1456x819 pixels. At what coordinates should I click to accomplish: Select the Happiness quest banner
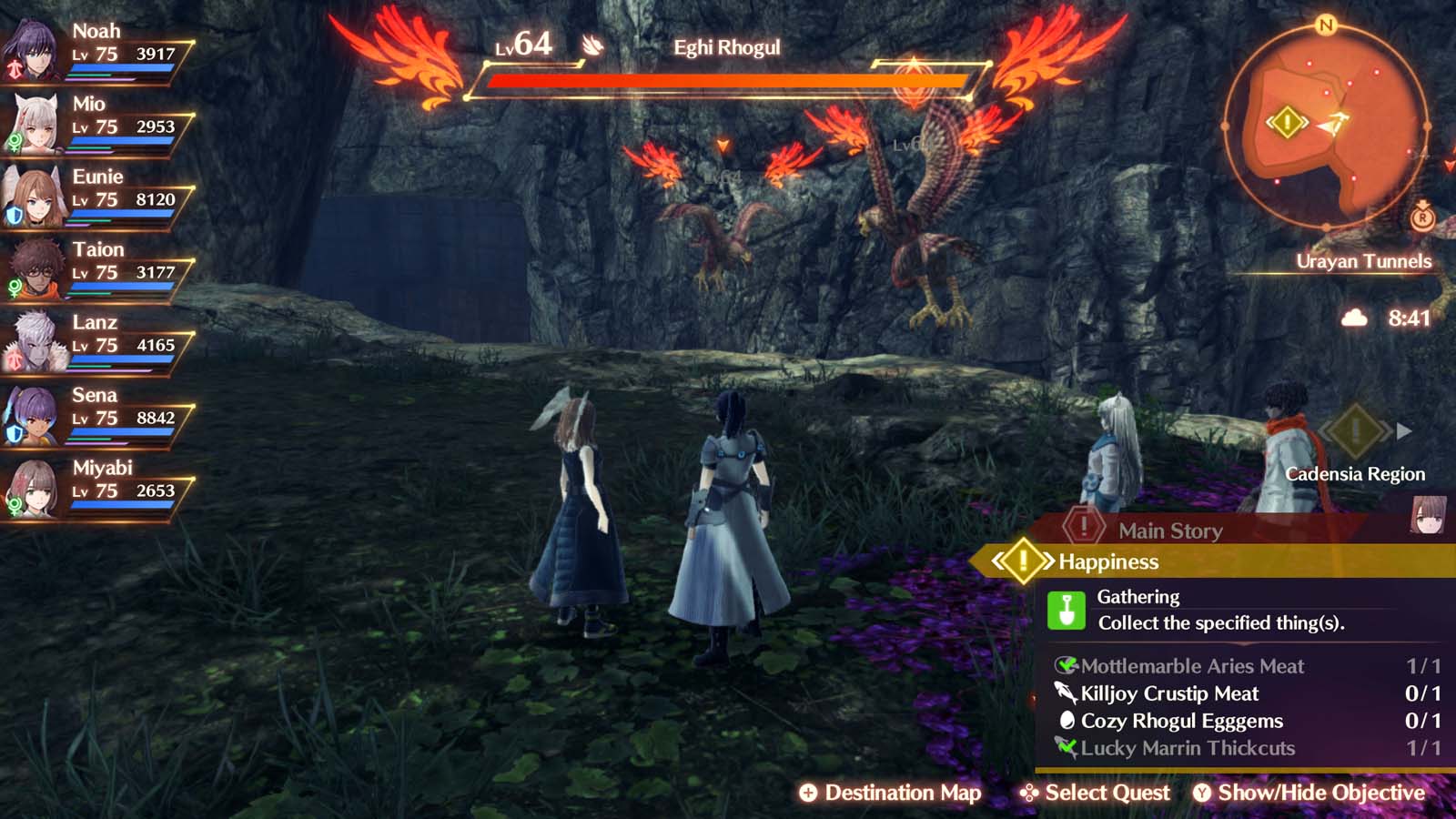pos(1107,562)
